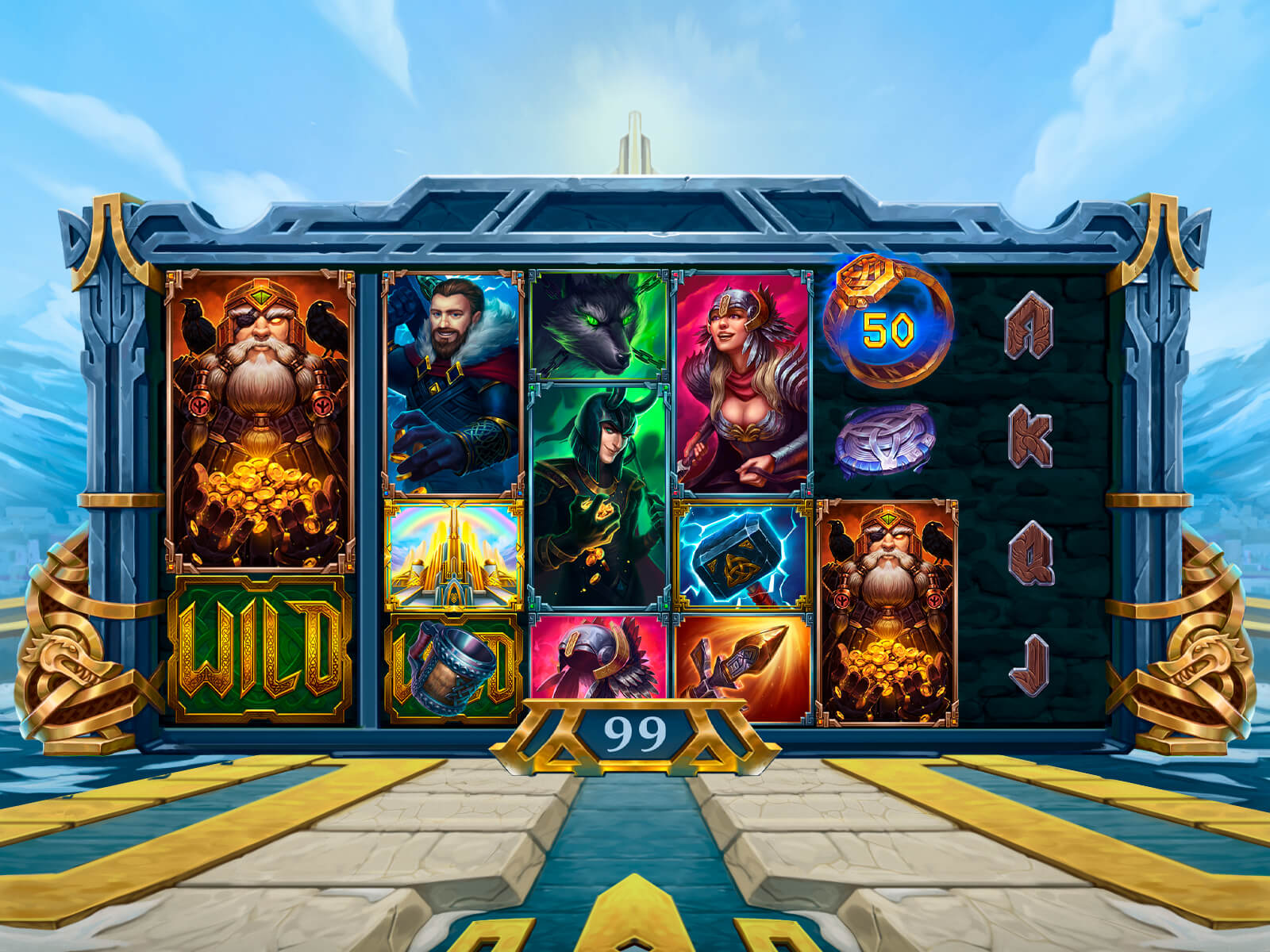Select the flaming spear symbol tile
Screen dimensions: 1270x952
[x=742, y=669]
